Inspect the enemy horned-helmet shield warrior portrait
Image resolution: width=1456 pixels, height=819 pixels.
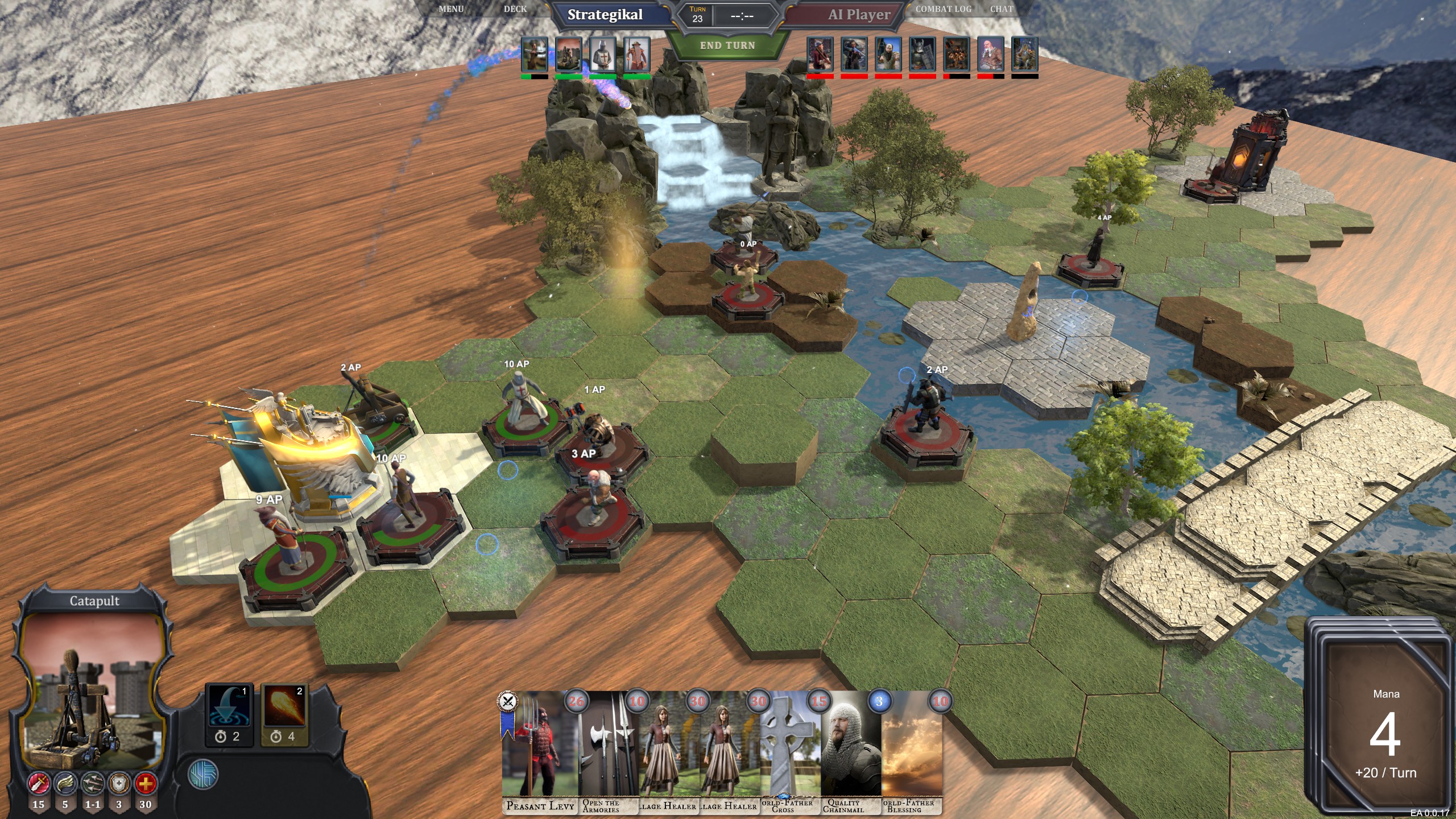click(923, 54)
